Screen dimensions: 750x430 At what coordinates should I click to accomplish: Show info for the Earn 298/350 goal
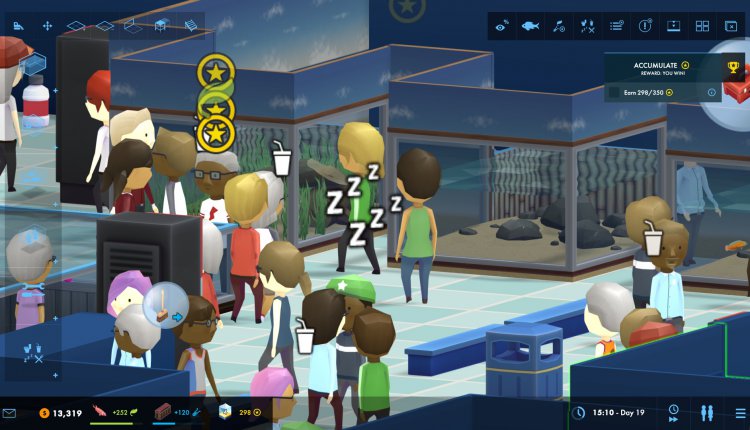click(712, 93)
